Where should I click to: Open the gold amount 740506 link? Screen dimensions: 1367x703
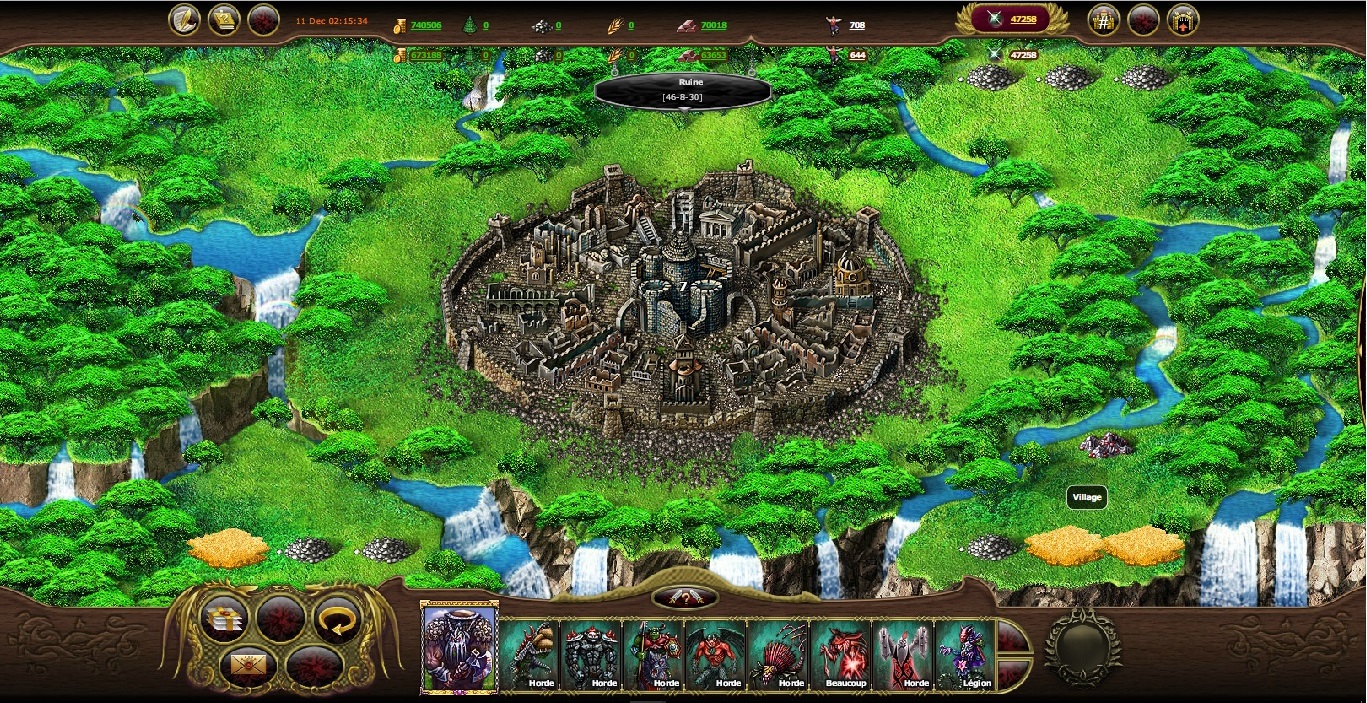425,26
